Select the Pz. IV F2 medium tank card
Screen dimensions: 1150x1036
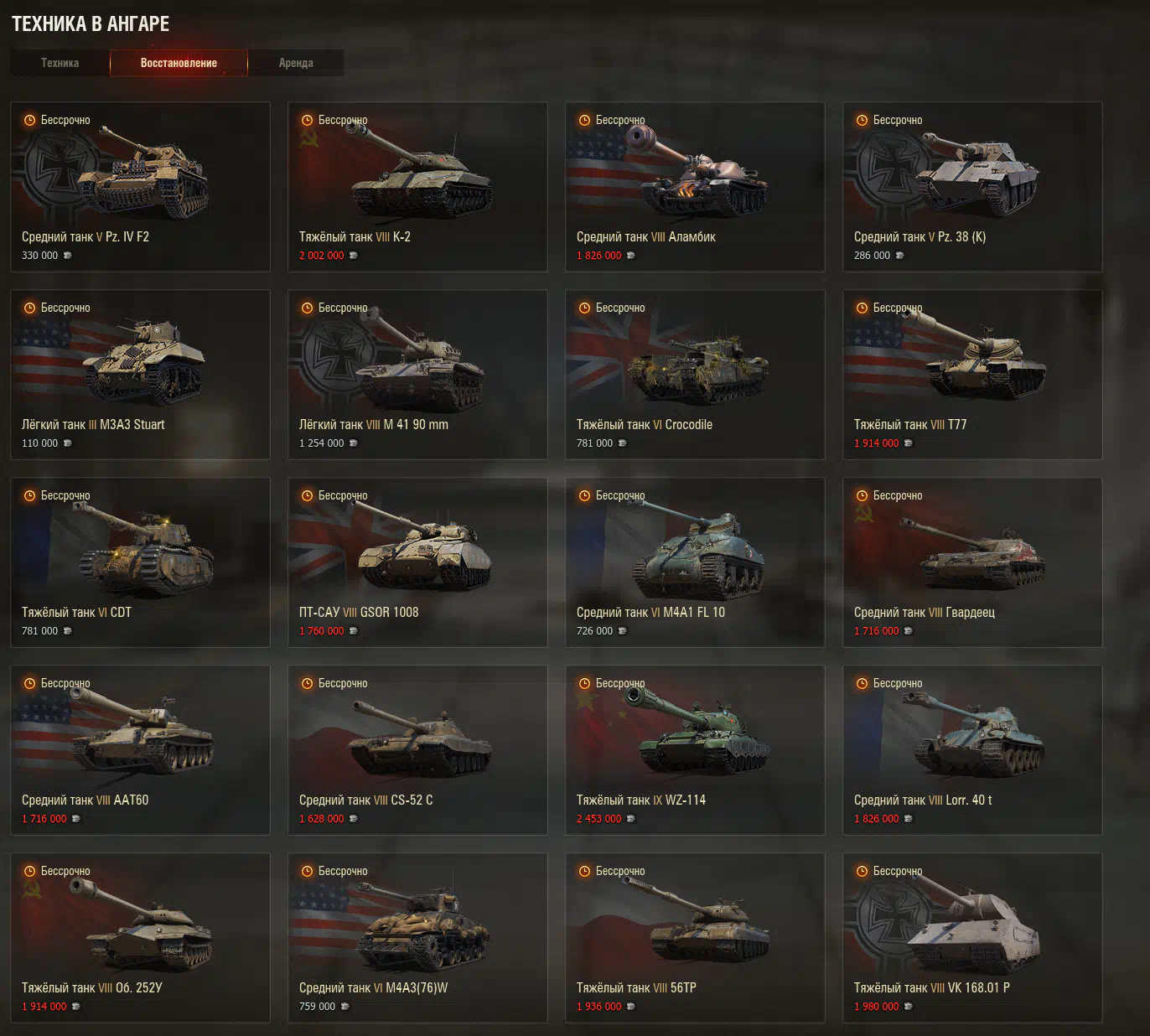coord(140,187)
